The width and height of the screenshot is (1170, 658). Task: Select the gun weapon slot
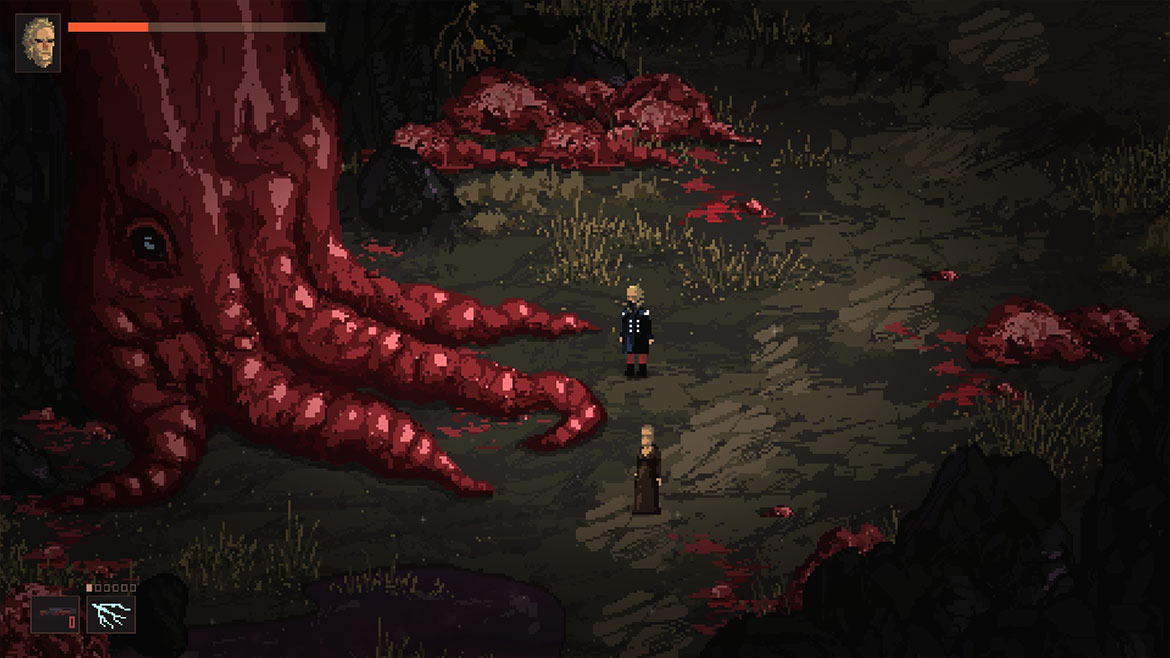coord(54,614)
